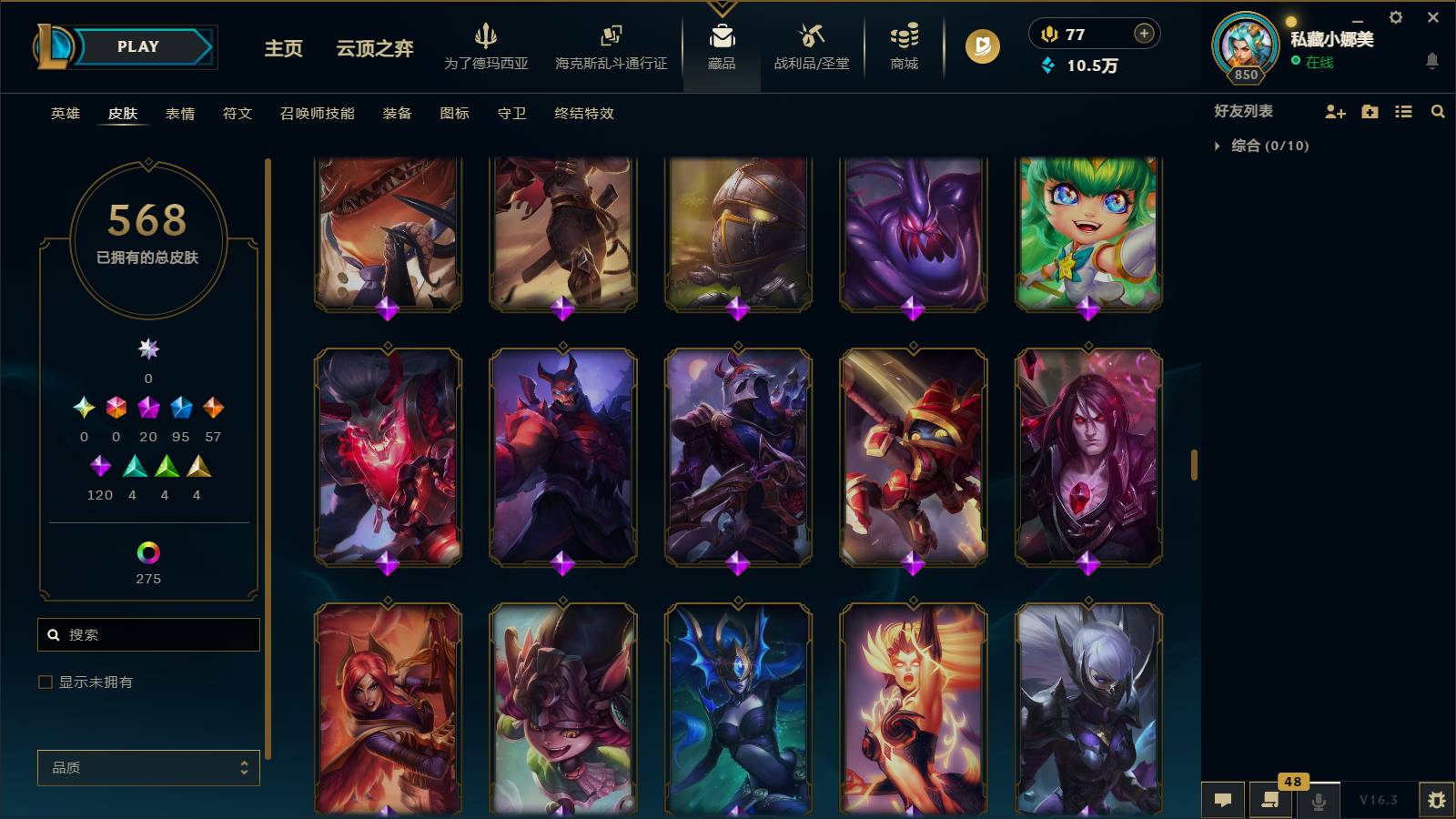The width and height of the screenshot is (1456, 819).
Task: Open friend list display options icon
Action: [x=1403, y=111]
